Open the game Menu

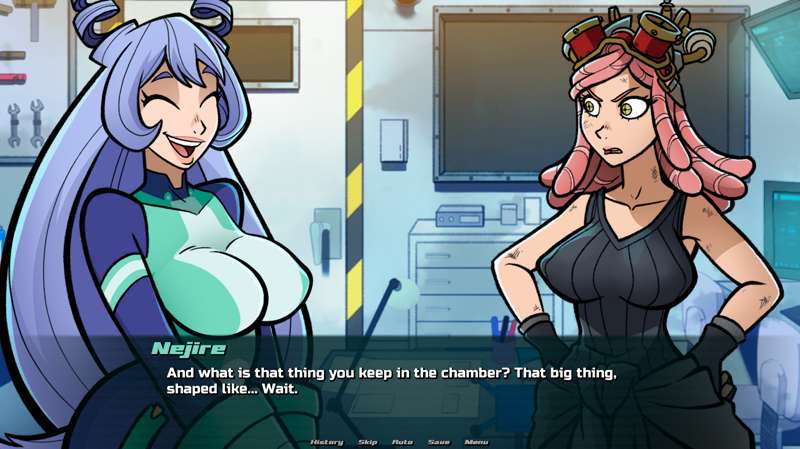pyautogui.click(x=476, y=441)
